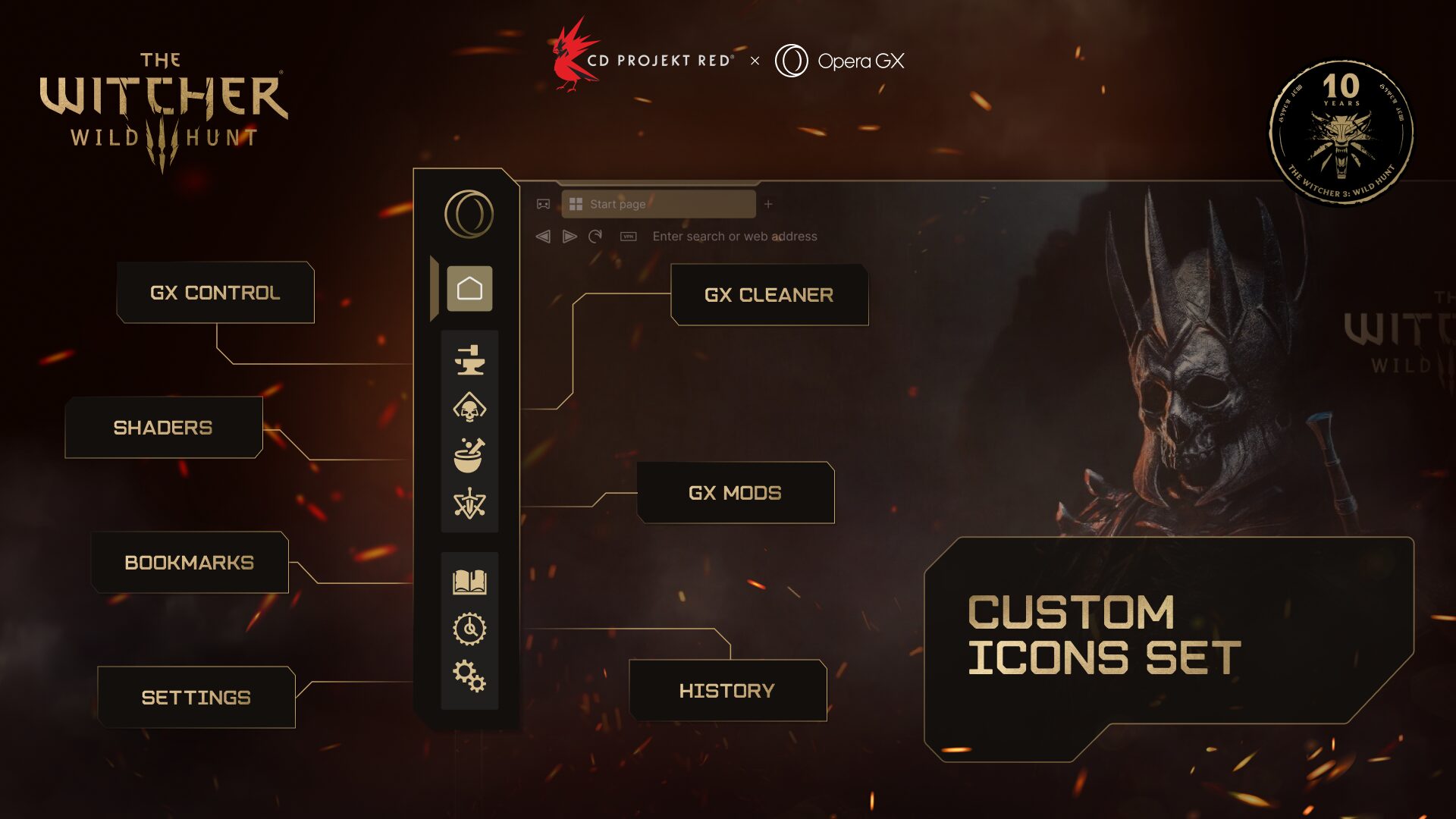The height and width of the screenshot is (819, 1456).
Task: Open Shaders mortar and pestle icon
Action: tap(469, 456)
